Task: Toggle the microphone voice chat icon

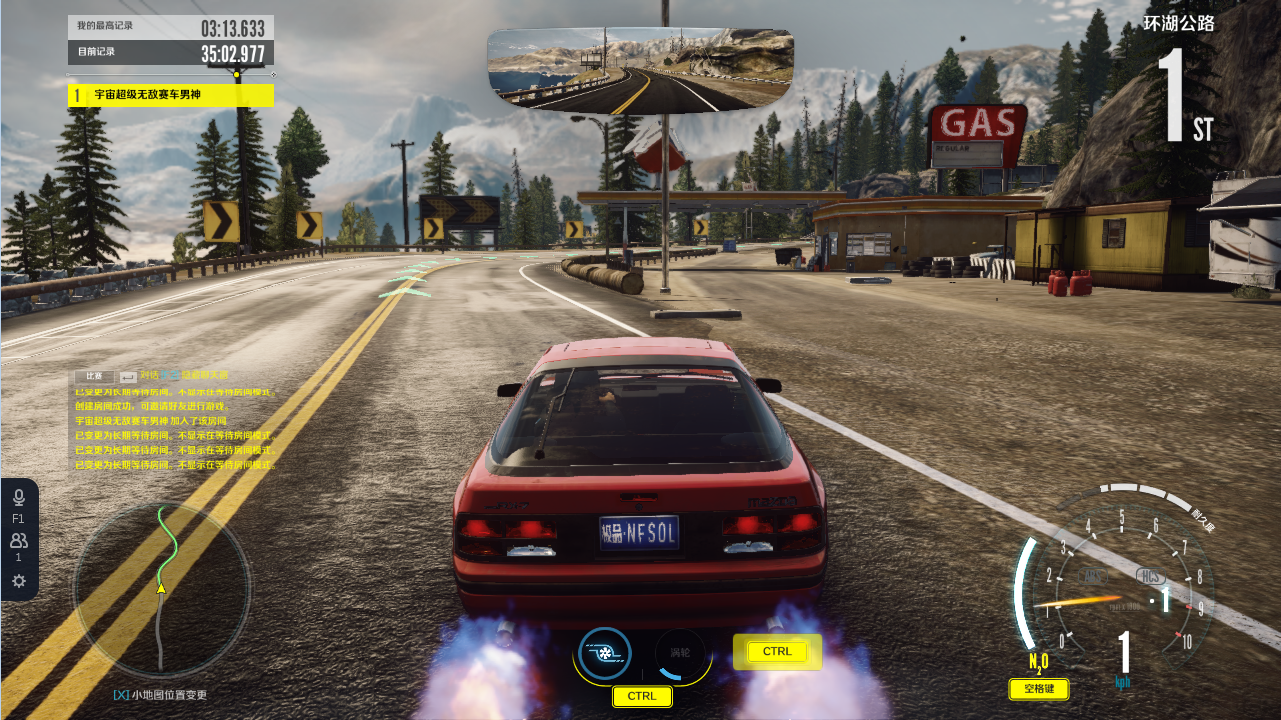Action: click(x=18, y=498)
